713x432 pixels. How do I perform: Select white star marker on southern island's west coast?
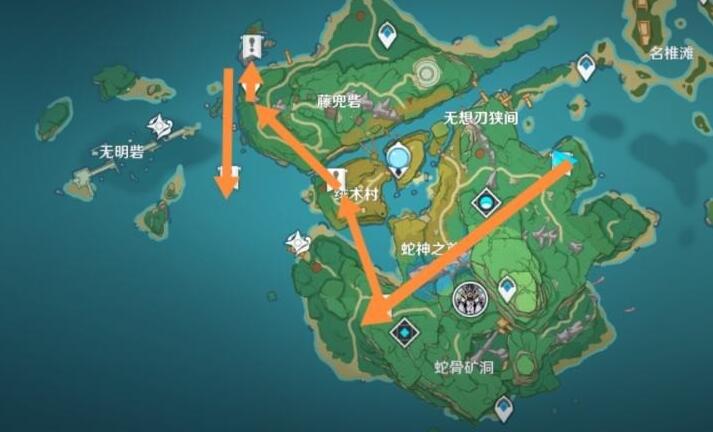(x=297, y=242)
